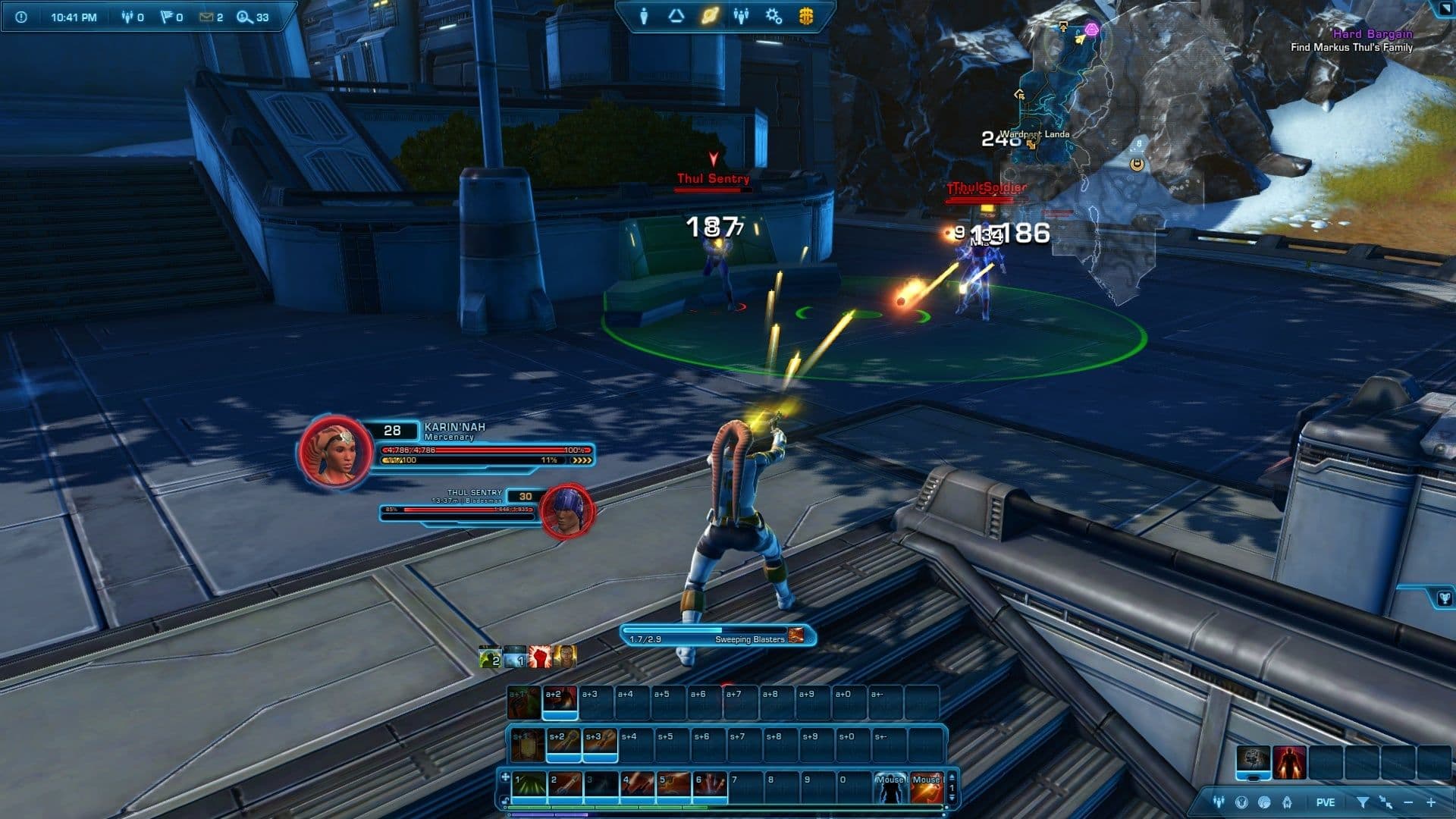Open the social group menu icon
Image resolution: width=1456 pixels, height=819 pixels.
coord(741,16)
